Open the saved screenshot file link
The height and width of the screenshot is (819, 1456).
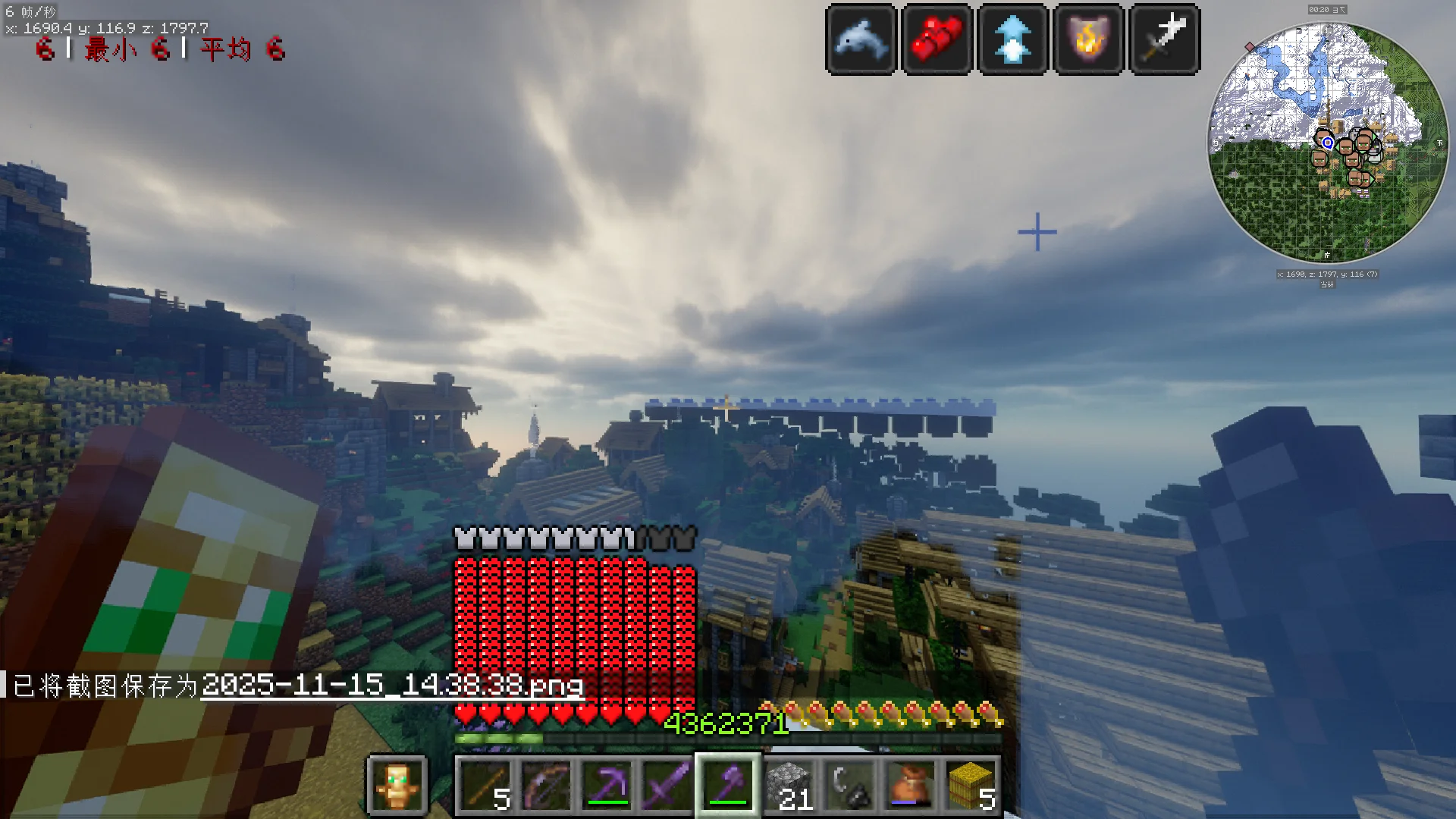392,686
